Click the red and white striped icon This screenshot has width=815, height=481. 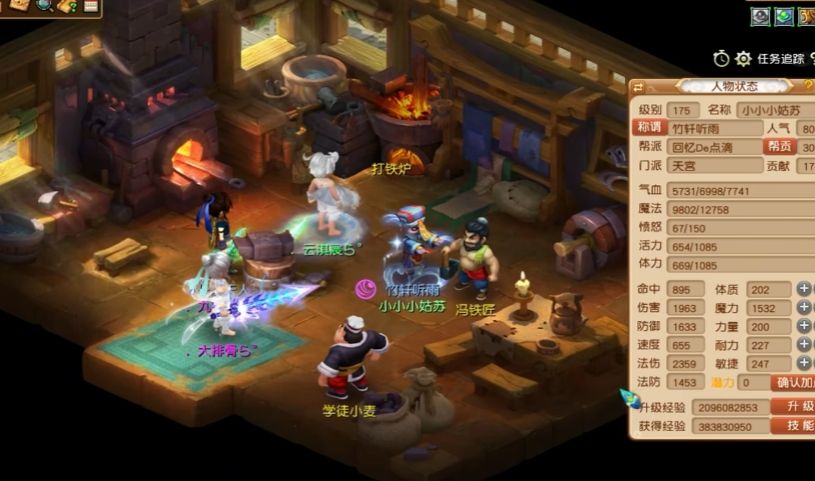tap(91, 6)
